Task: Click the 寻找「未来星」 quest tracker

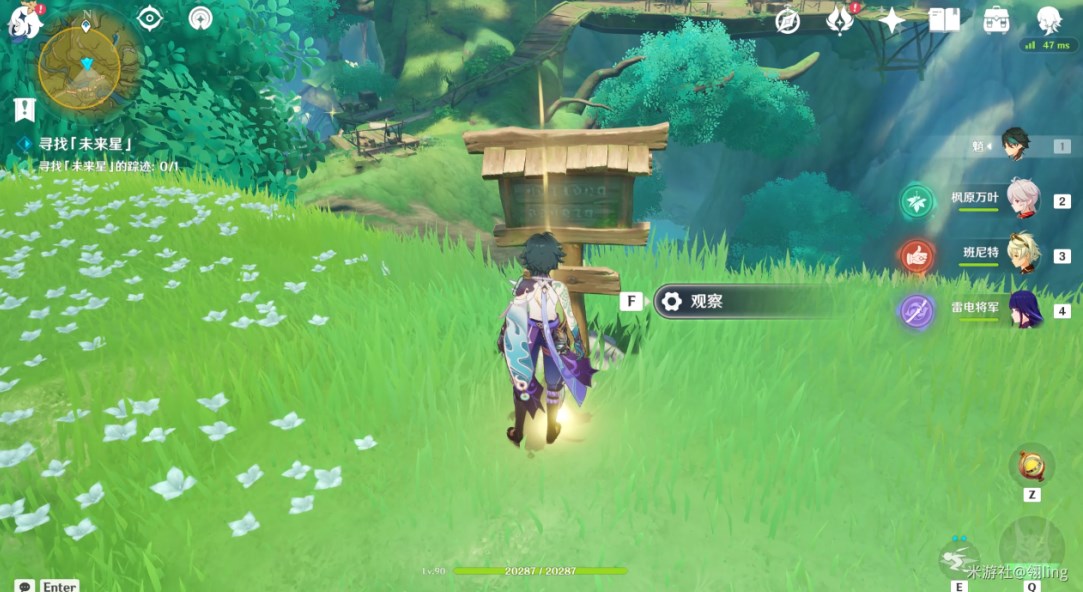Action: [86, 144]
